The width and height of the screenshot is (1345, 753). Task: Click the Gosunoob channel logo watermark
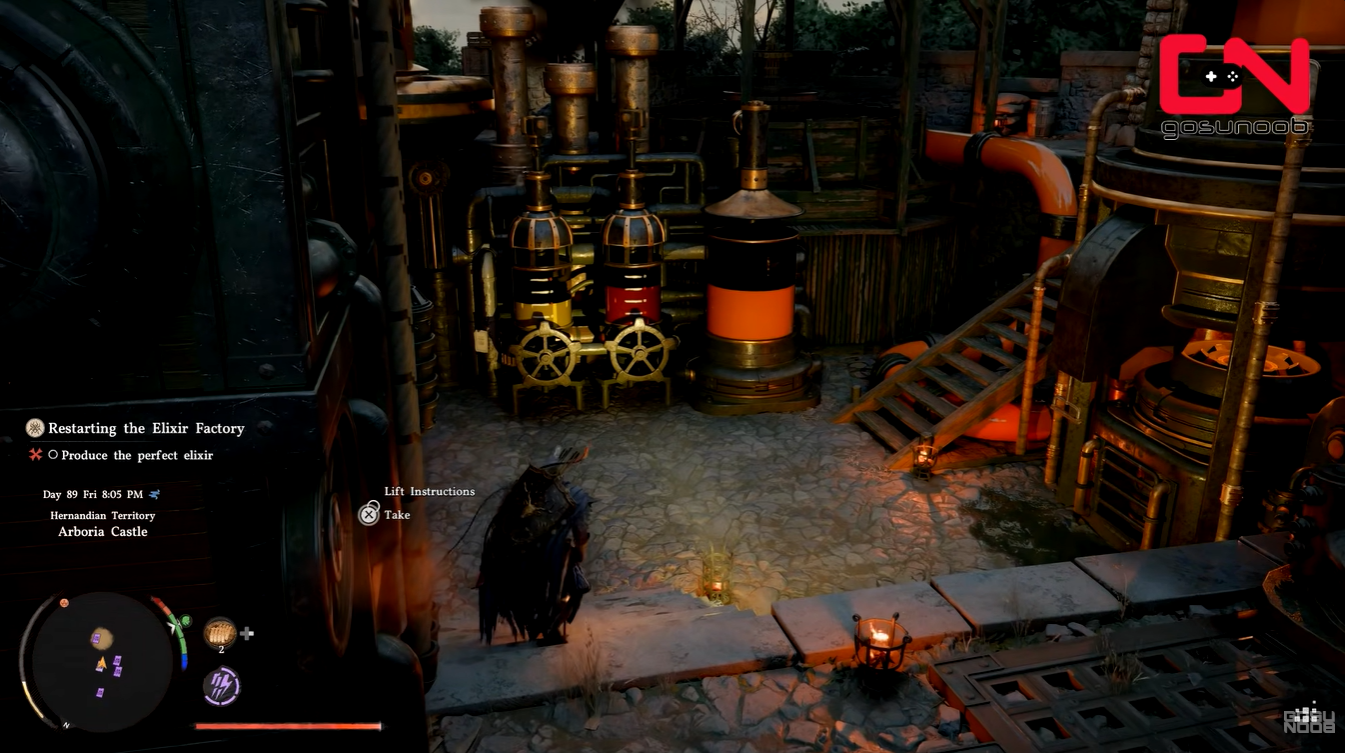click(1234, 85)
